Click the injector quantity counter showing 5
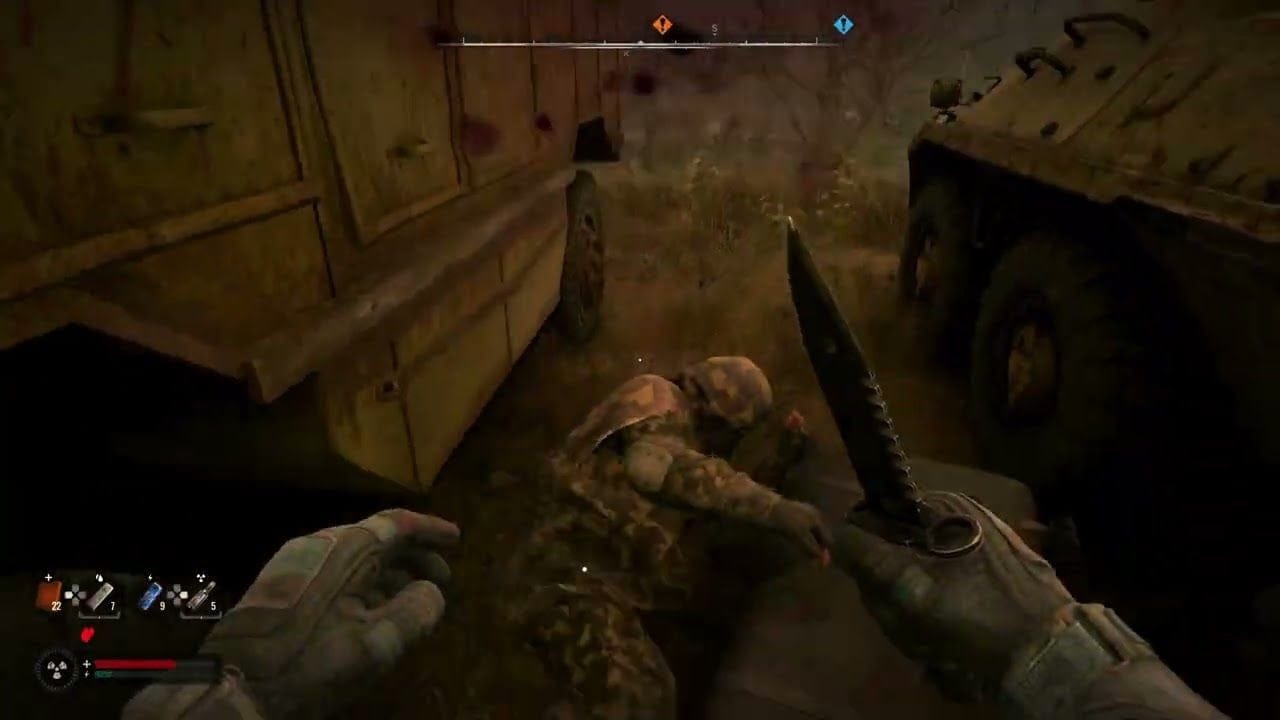Viewport: 1280px width, 720px height. (214, 605)
